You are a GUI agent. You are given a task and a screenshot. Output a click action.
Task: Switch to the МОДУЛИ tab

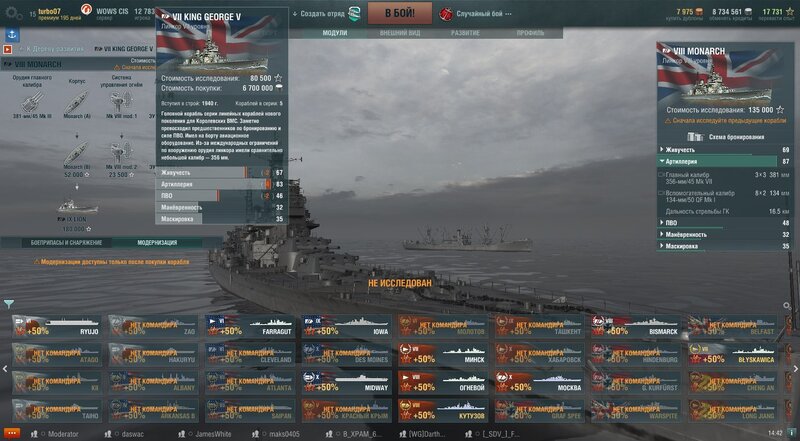click(335, 33)
